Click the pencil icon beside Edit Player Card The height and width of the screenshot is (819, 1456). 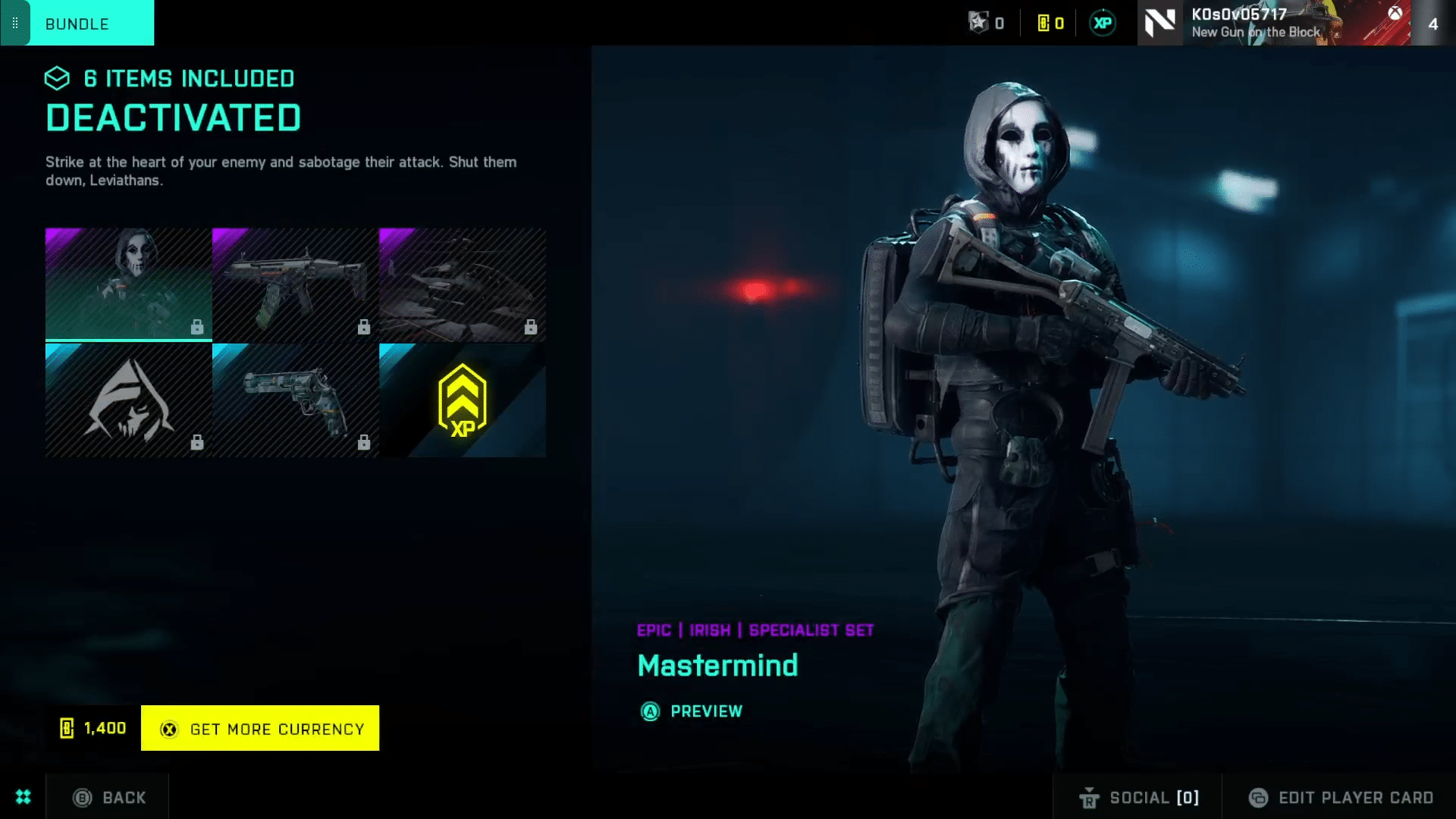coord(1258,798)
